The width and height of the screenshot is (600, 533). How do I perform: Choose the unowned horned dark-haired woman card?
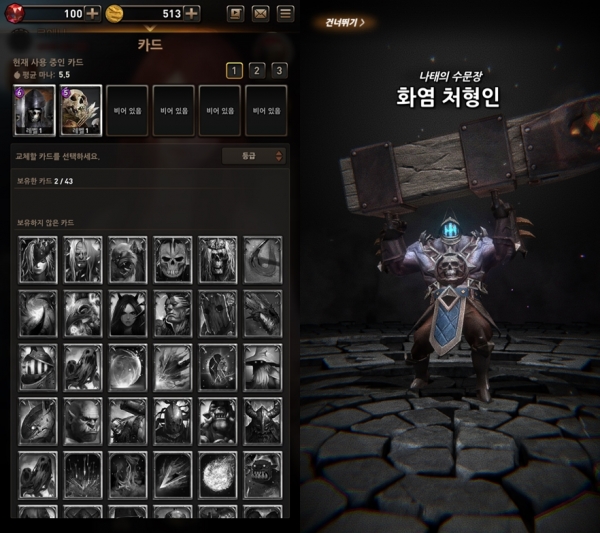click(128, 313)
